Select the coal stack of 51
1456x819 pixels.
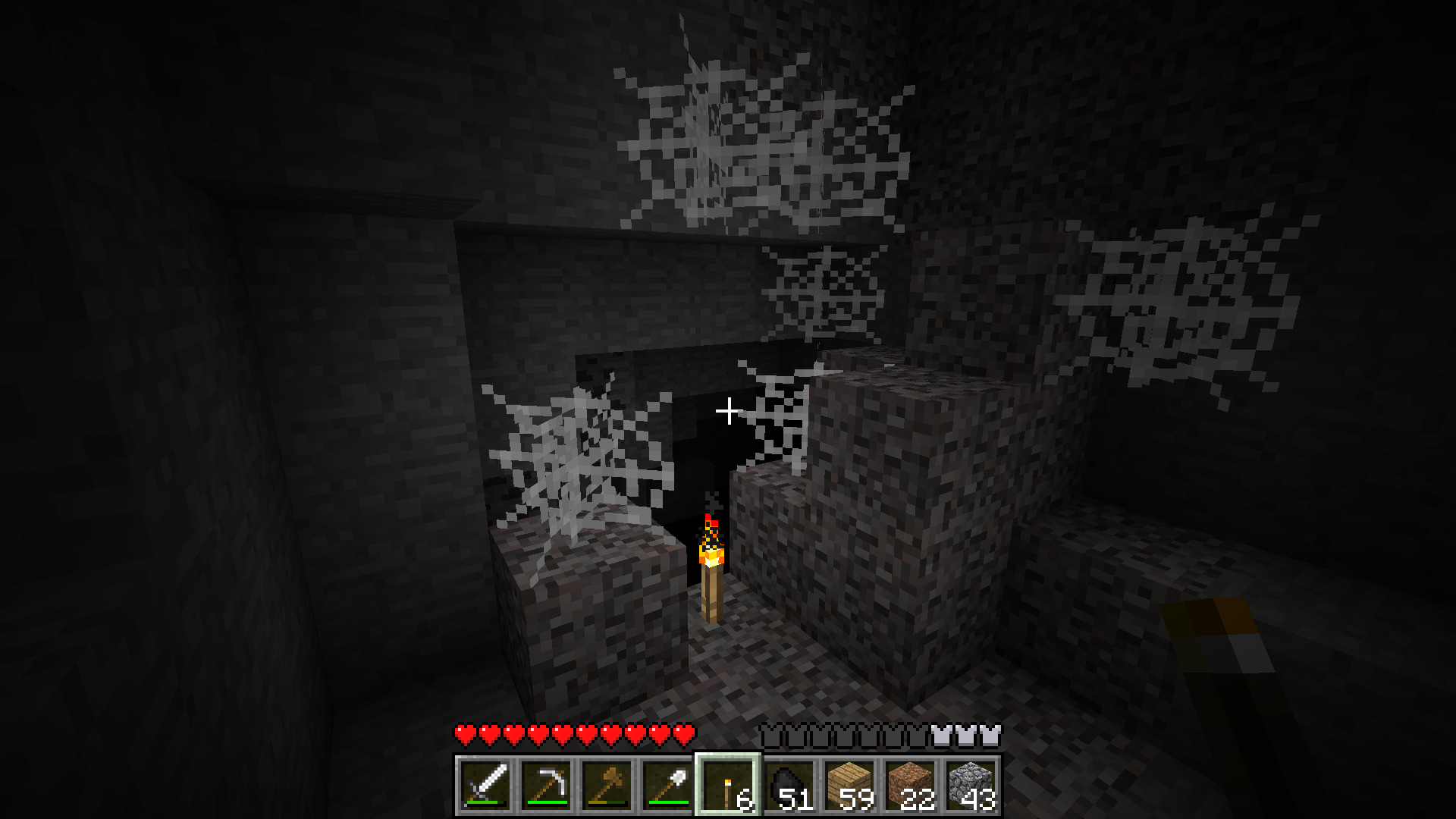789,785
